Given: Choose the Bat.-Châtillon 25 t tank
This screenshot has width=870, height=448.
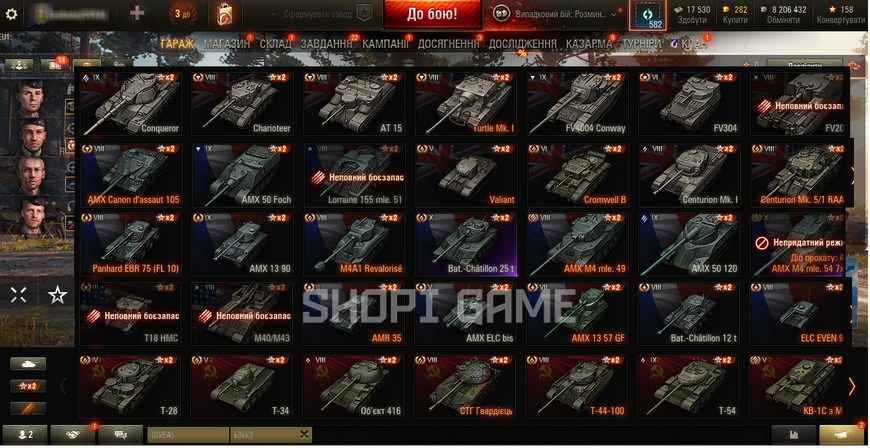Looking at the screenshot, I should point(467,246).
